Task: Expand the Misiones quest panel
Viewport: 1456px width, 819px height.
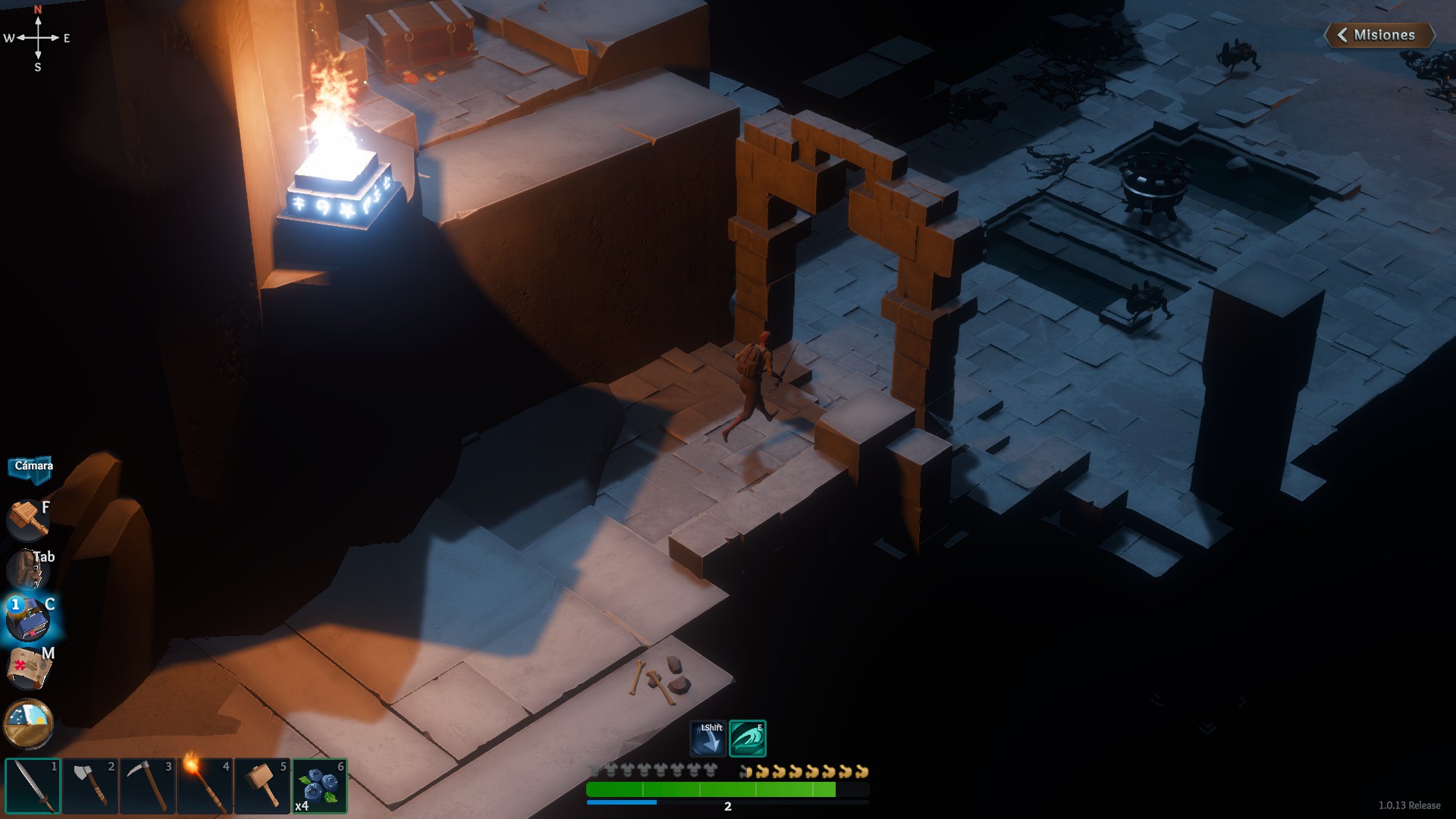Action: pos(1379,35)
